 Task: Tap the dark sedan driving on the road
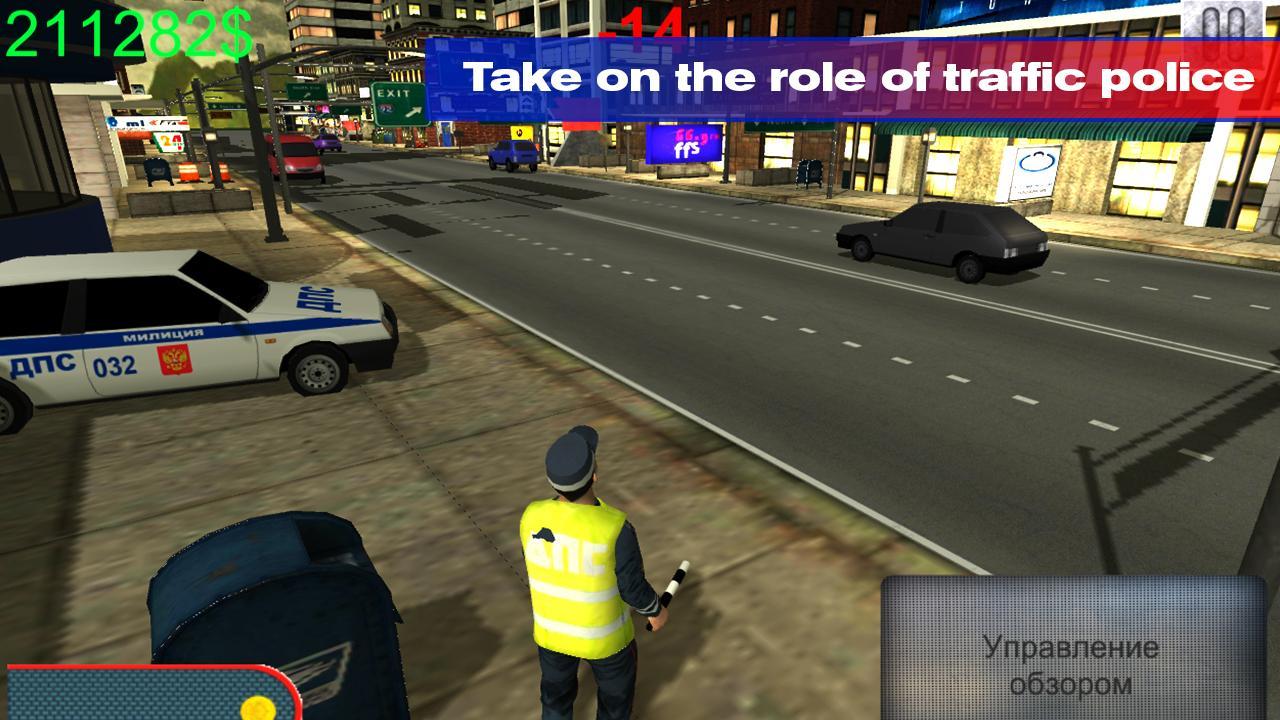coord(940,240)
